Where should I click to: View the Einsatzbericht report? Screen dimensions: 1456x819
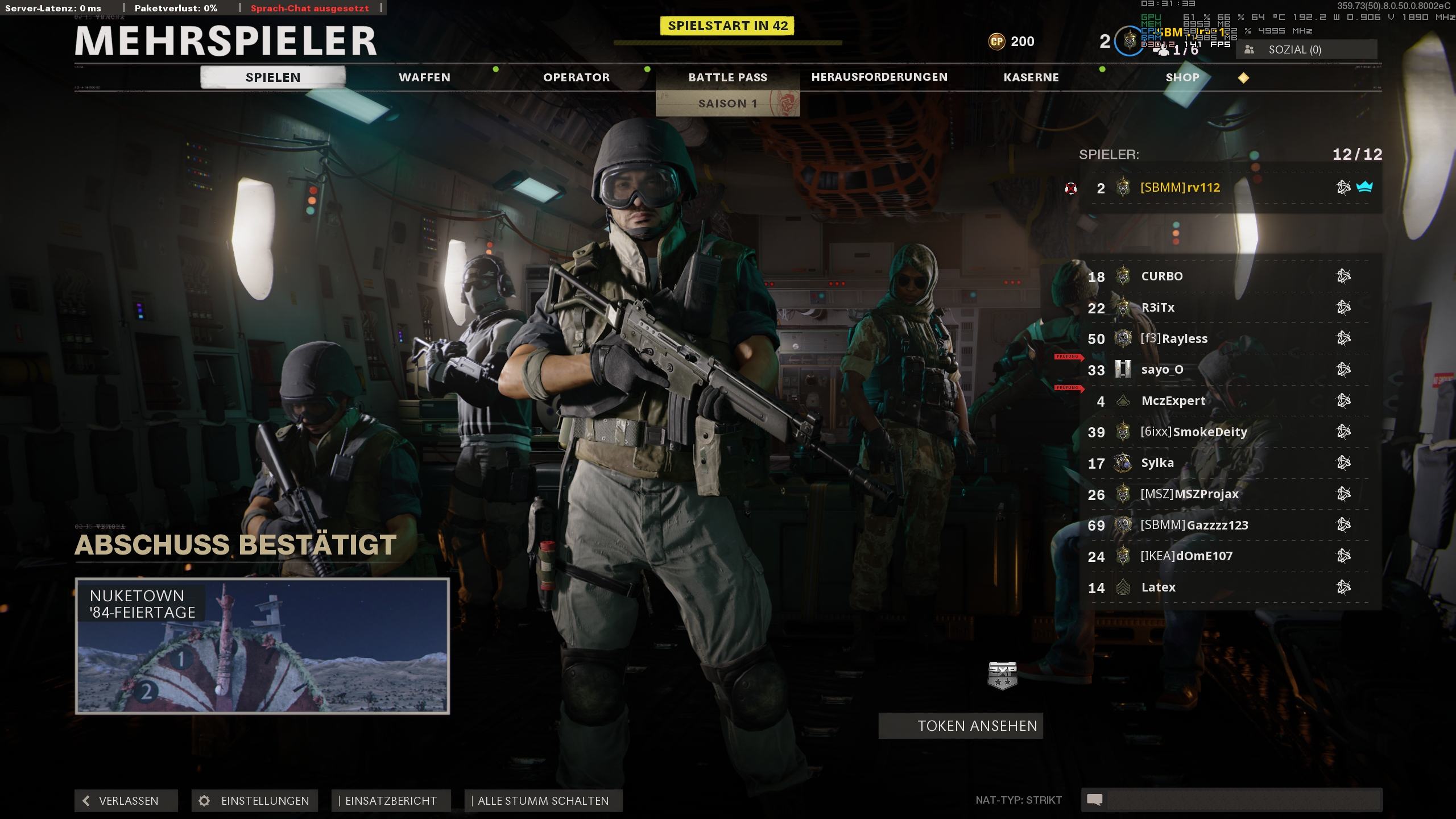391,801
